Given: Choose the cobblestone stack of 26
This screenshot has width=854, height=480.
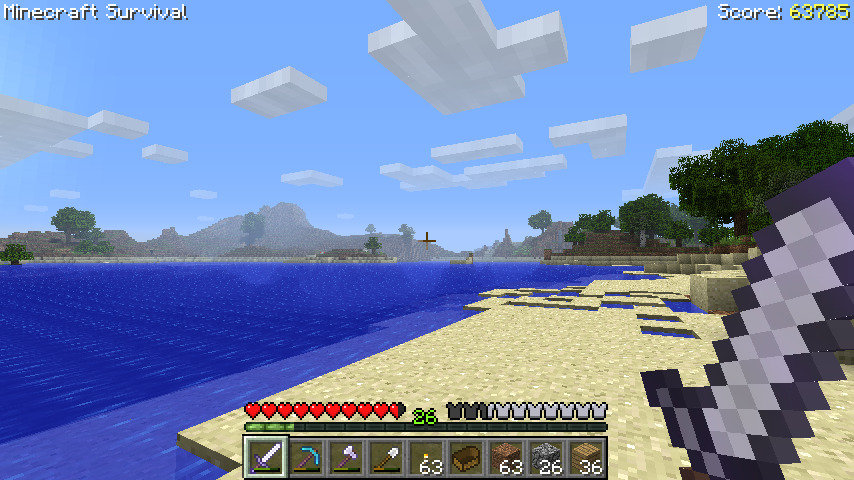Looking at the screenshot, I should click(546, 458).
